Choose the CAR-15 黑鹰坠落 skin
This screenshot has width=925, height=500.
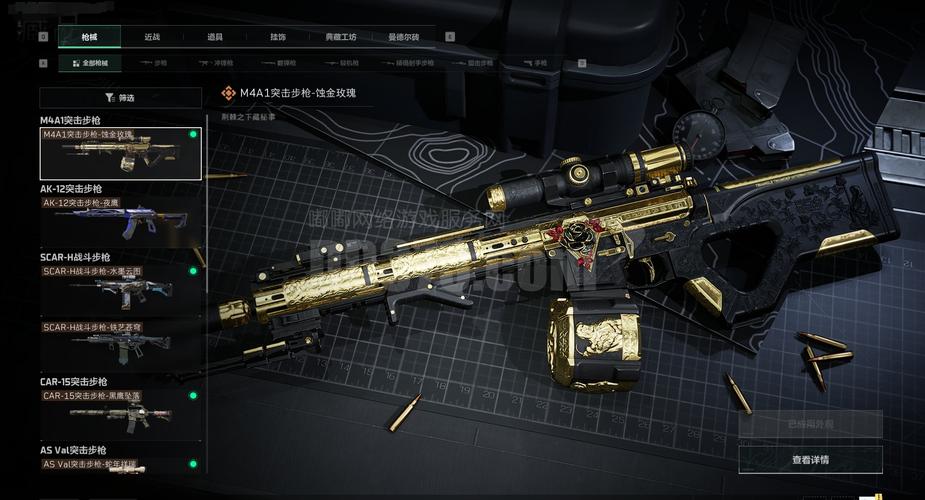120,414
